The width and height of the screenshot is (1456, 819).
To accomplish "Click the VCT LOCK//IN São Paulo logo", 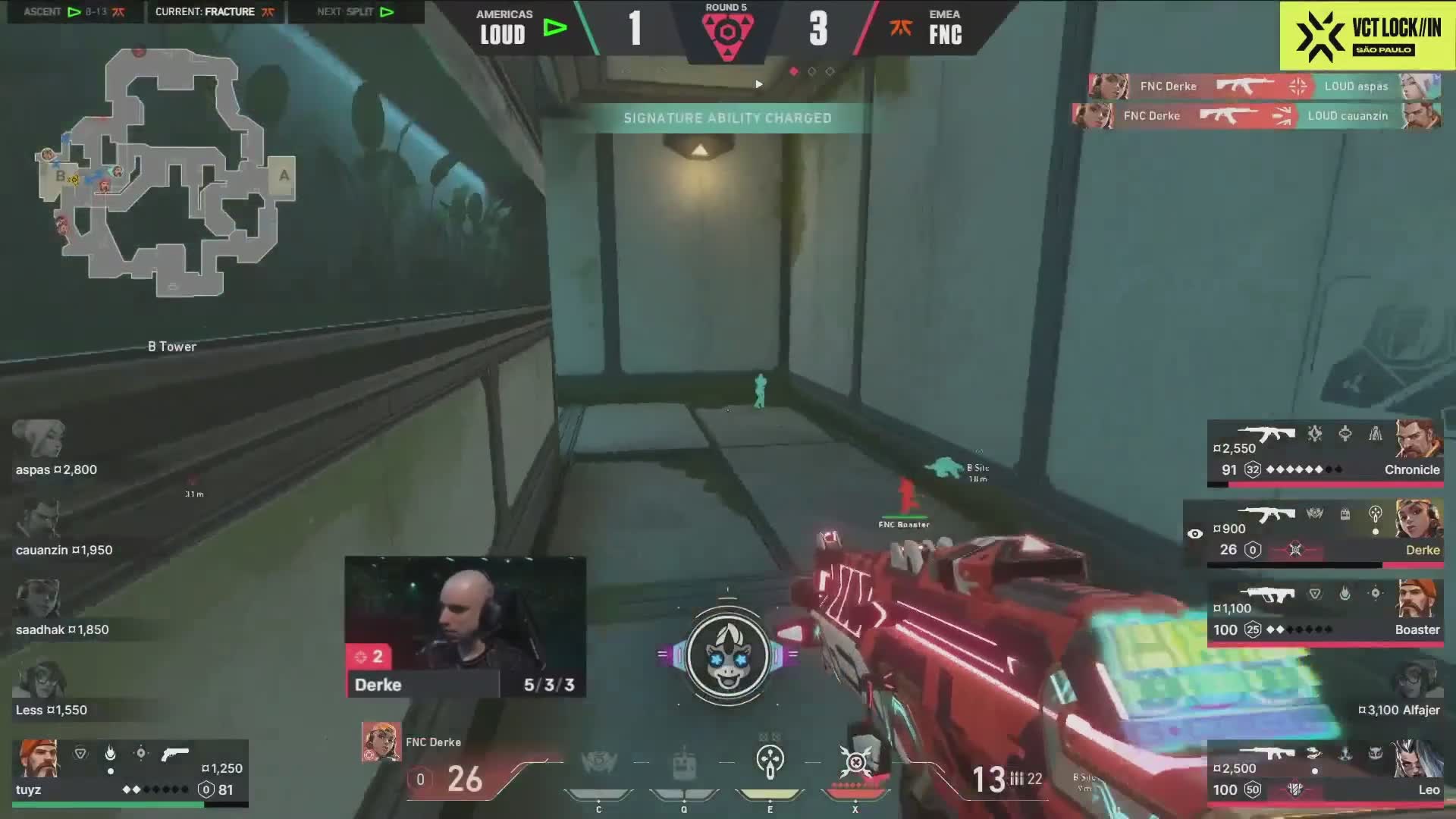I will [1367, 36].
